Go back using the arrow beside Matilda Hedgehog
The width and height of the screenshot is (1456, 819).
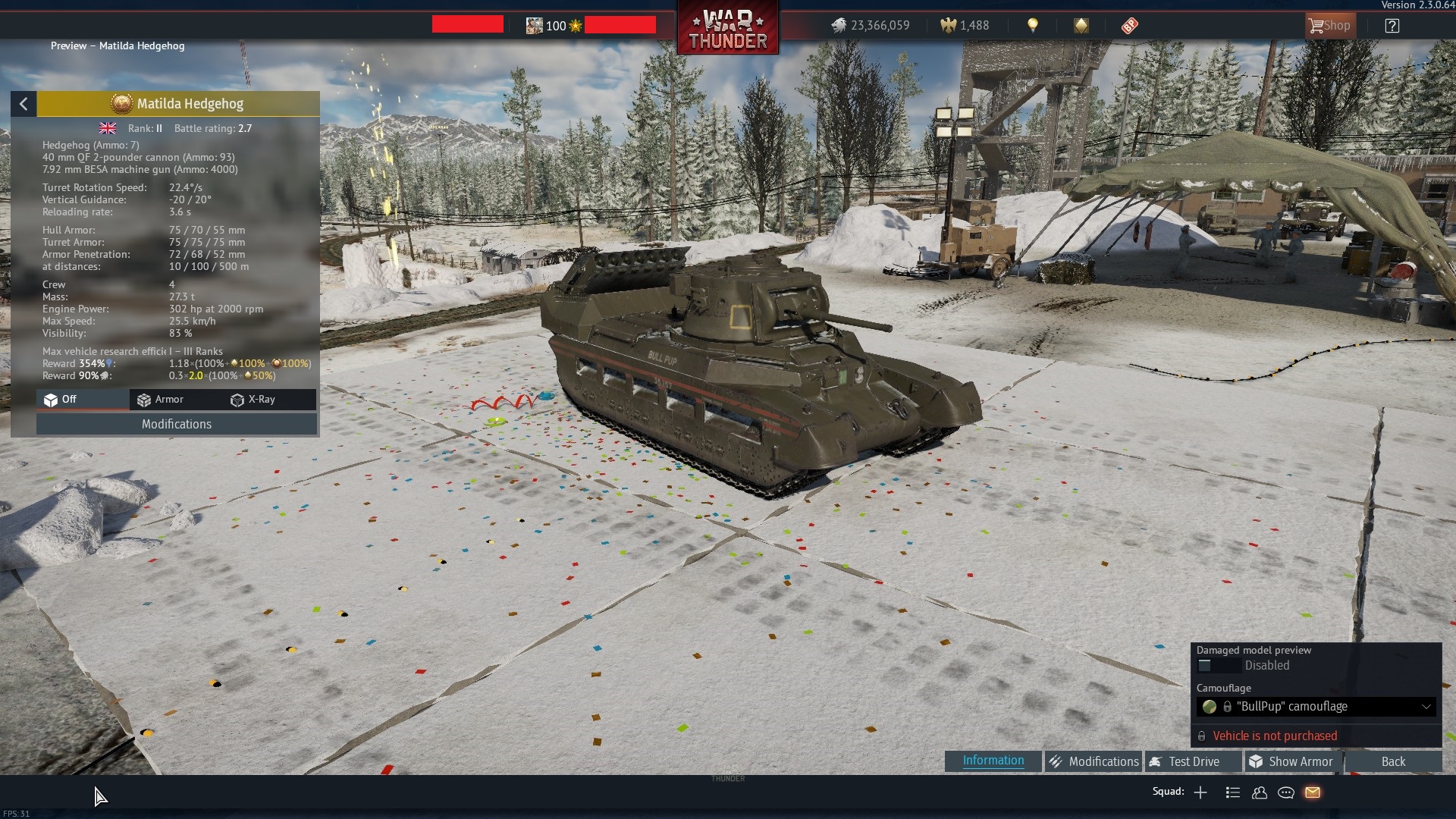[x=24, y=104]
